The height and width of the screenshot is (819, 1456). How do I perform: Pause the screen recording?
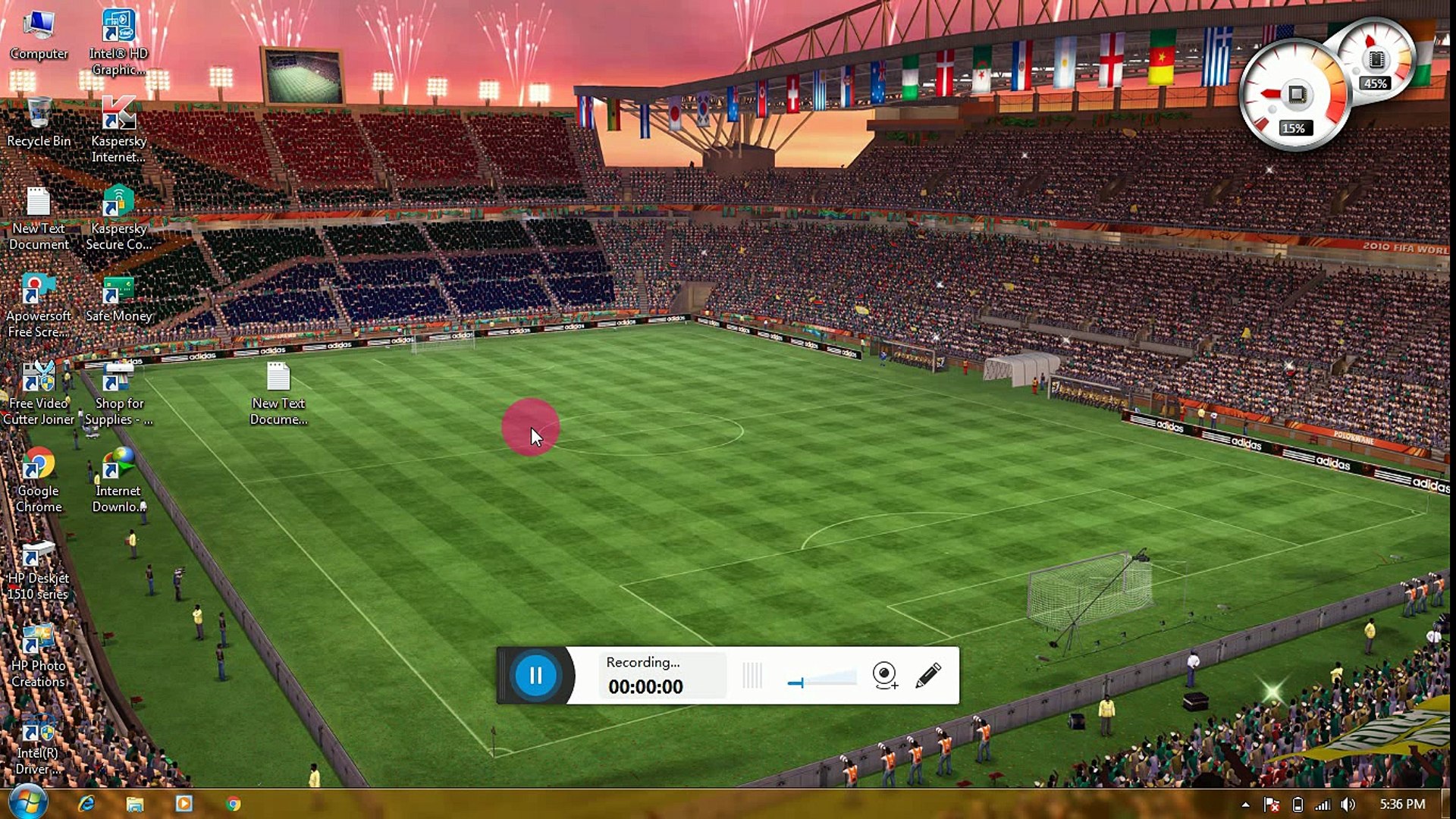tap(535, 675)
